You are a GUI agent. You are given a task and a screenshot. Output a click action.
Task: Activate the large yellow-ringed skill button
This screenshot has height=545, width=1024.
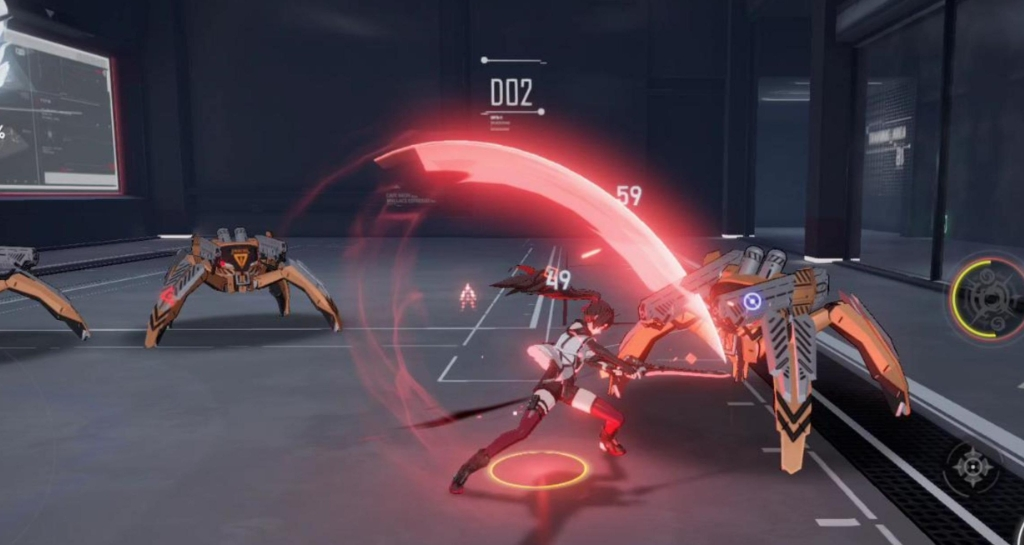click(x=988, y=297)
